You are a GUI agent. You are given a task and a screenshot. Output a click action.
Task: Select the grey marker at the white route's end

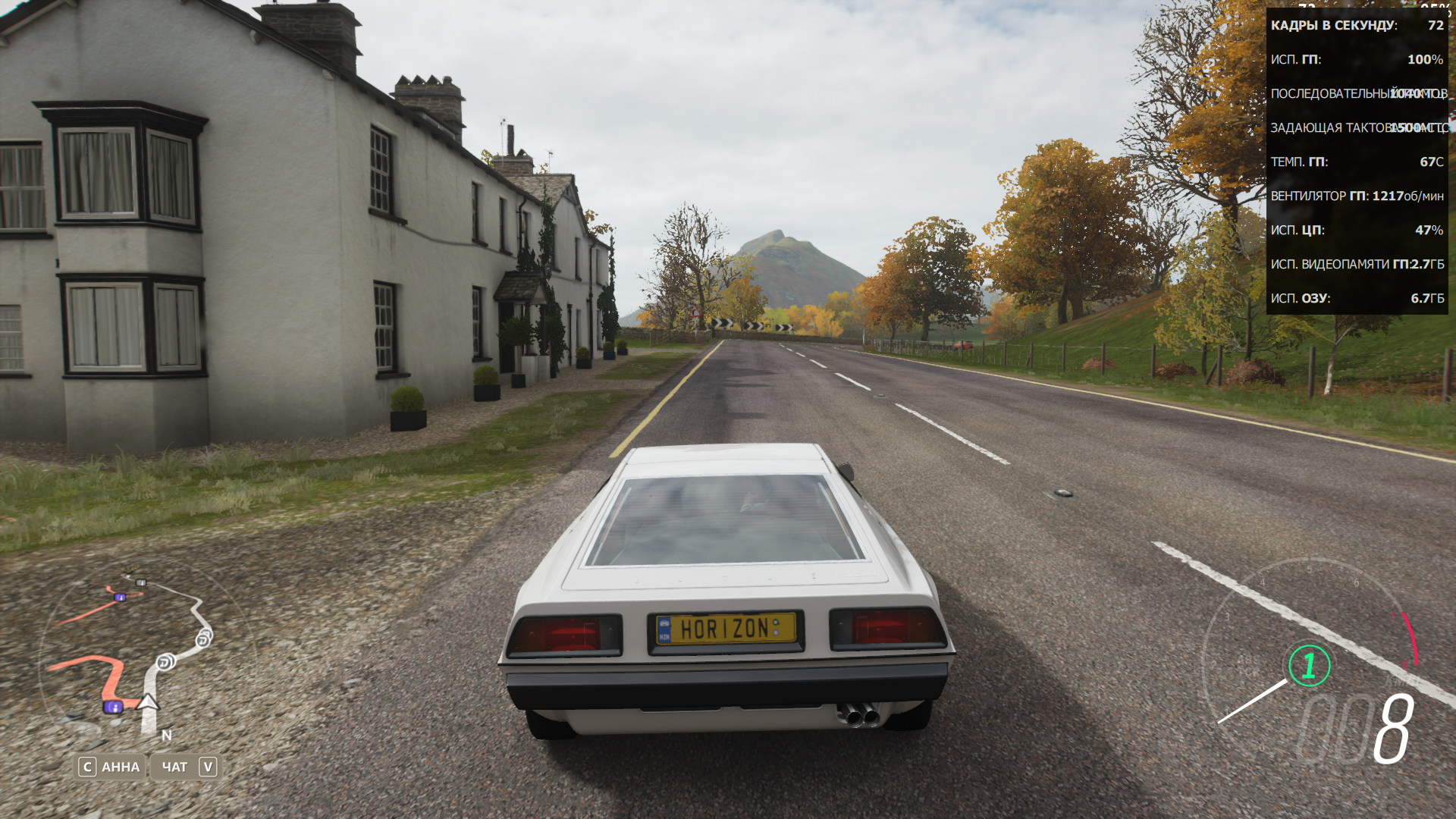click(140, 582)
